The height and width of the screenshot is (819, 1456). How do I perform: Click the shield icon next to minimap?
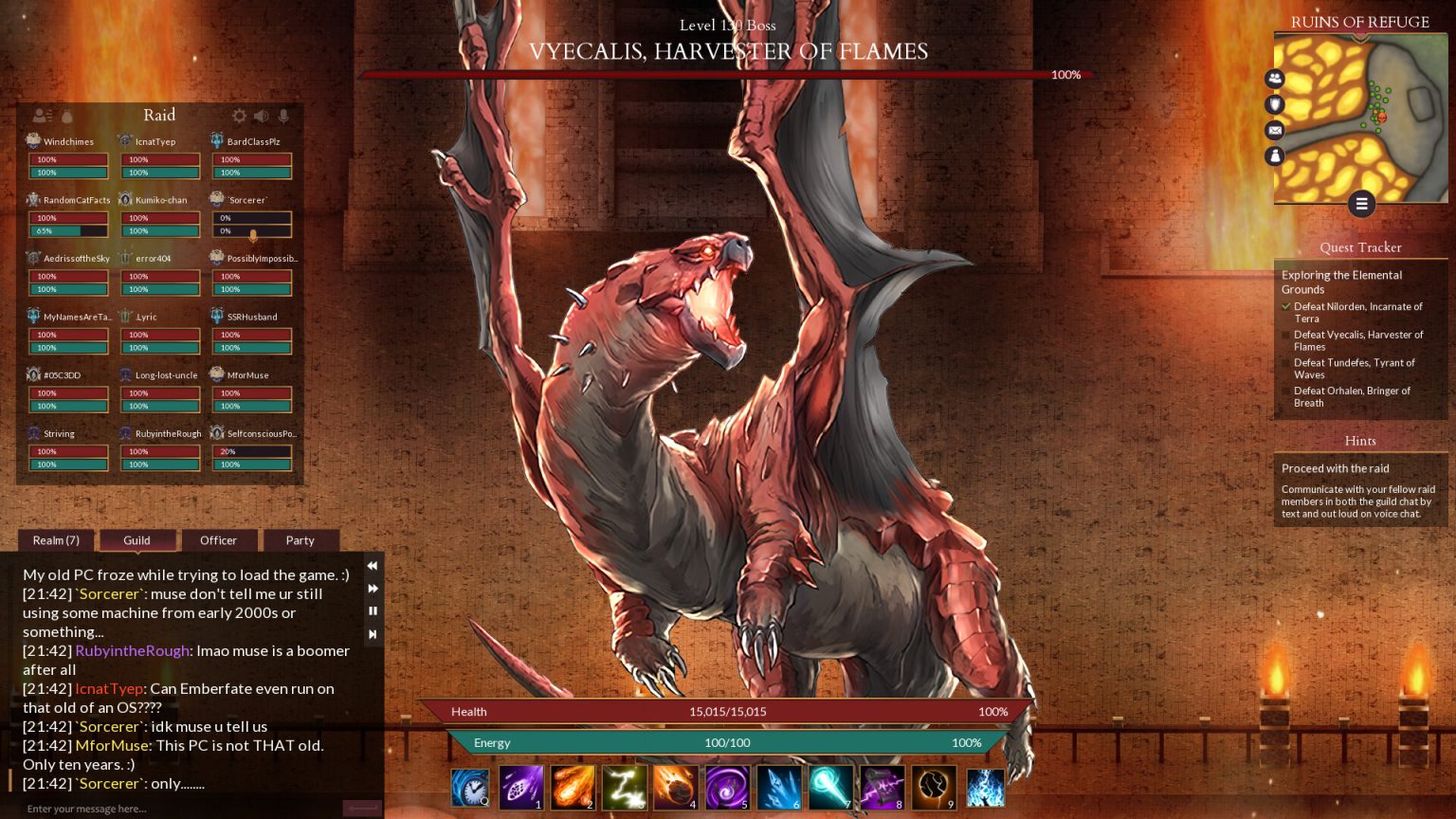[x=1275, y=104]
